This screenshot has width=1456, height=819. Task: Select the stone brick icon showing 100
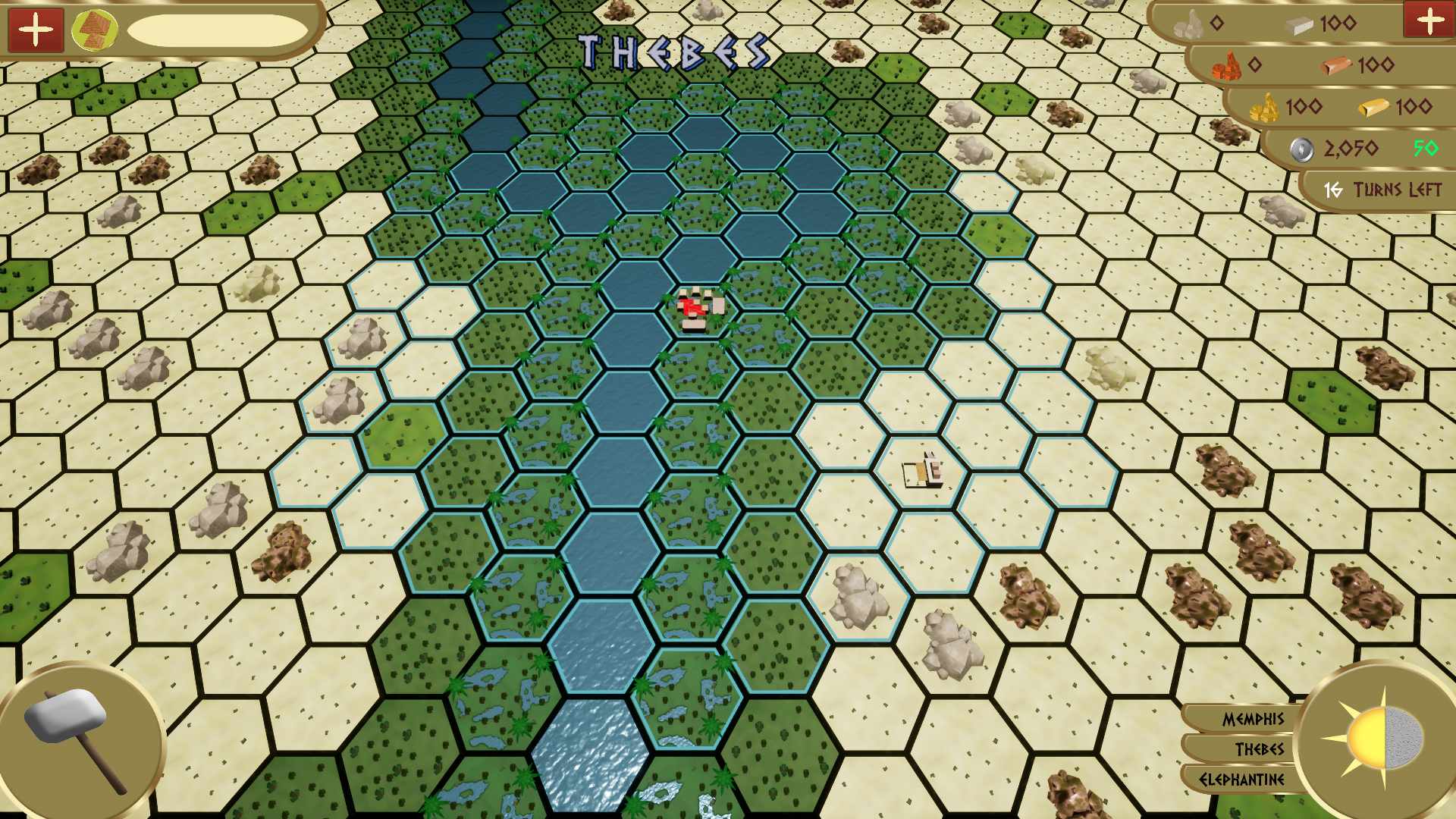[x=1301, y=25]
